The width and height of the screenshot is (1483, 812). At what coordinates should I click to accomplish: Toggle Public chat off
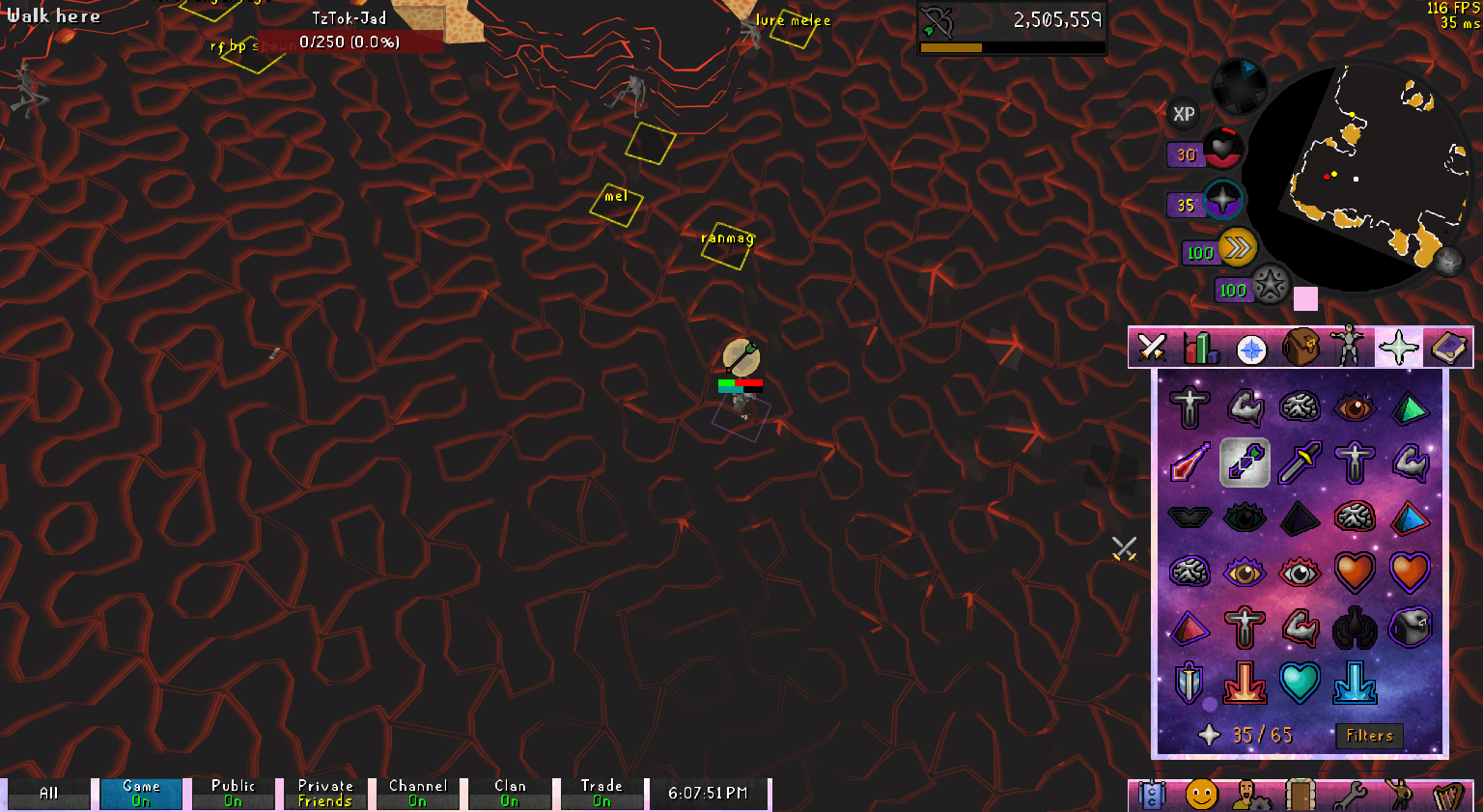[232, 792]
